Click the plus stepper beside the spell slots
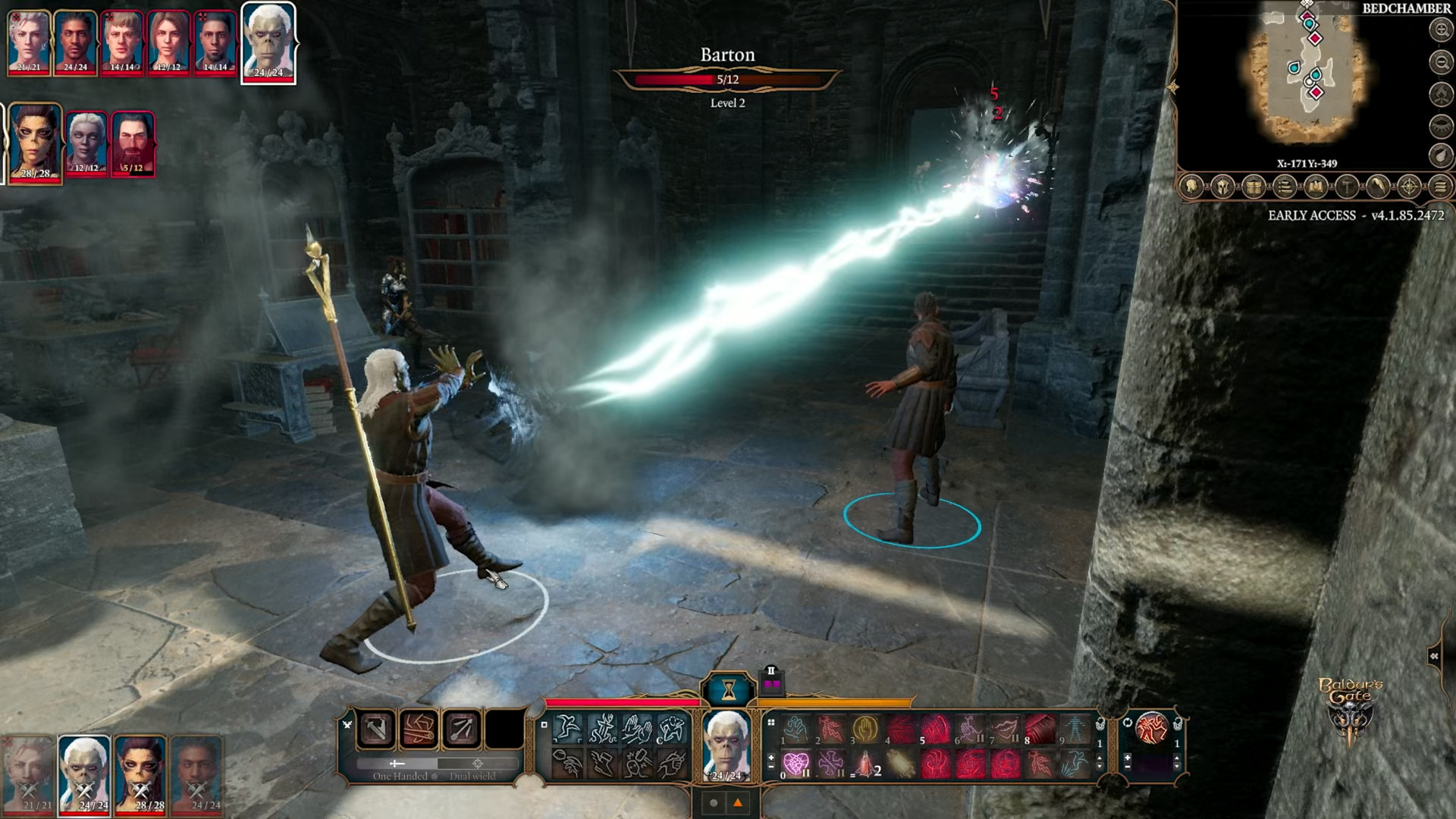The width and height of the screenshot is (1456, 819). click(770, 758)
